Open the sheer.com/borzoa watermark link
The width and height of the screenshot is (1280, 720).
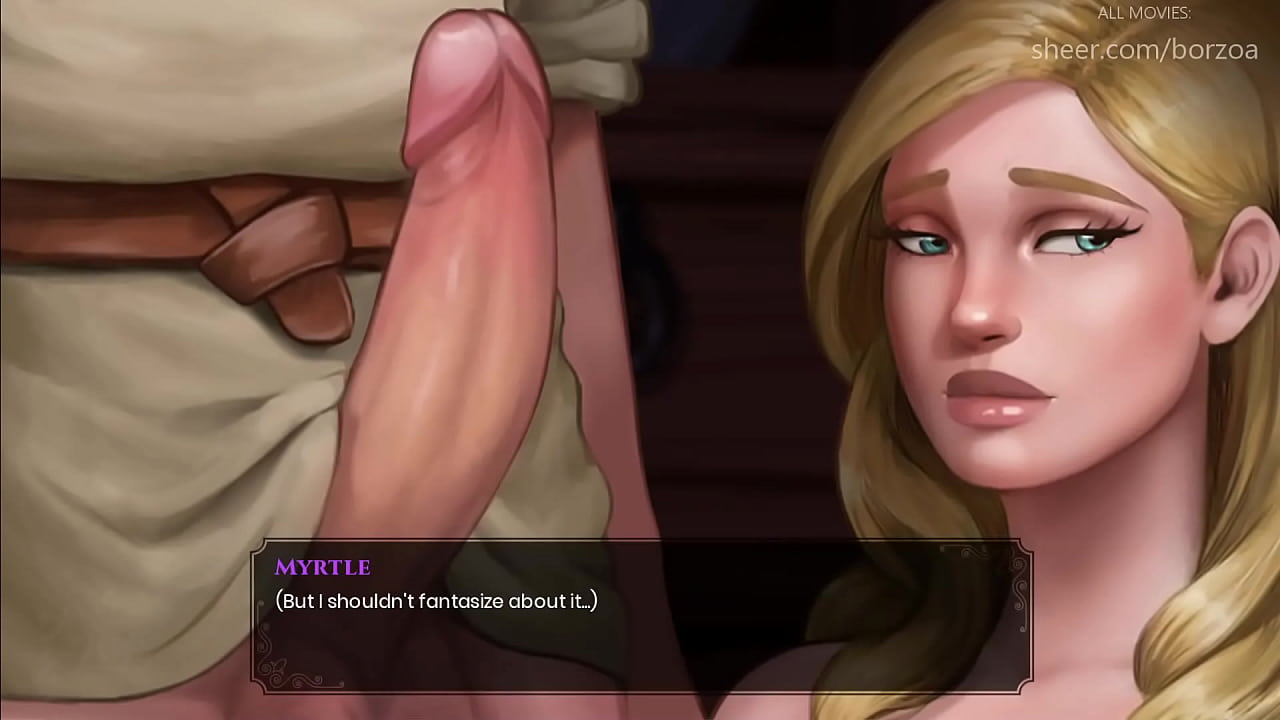1144,48
